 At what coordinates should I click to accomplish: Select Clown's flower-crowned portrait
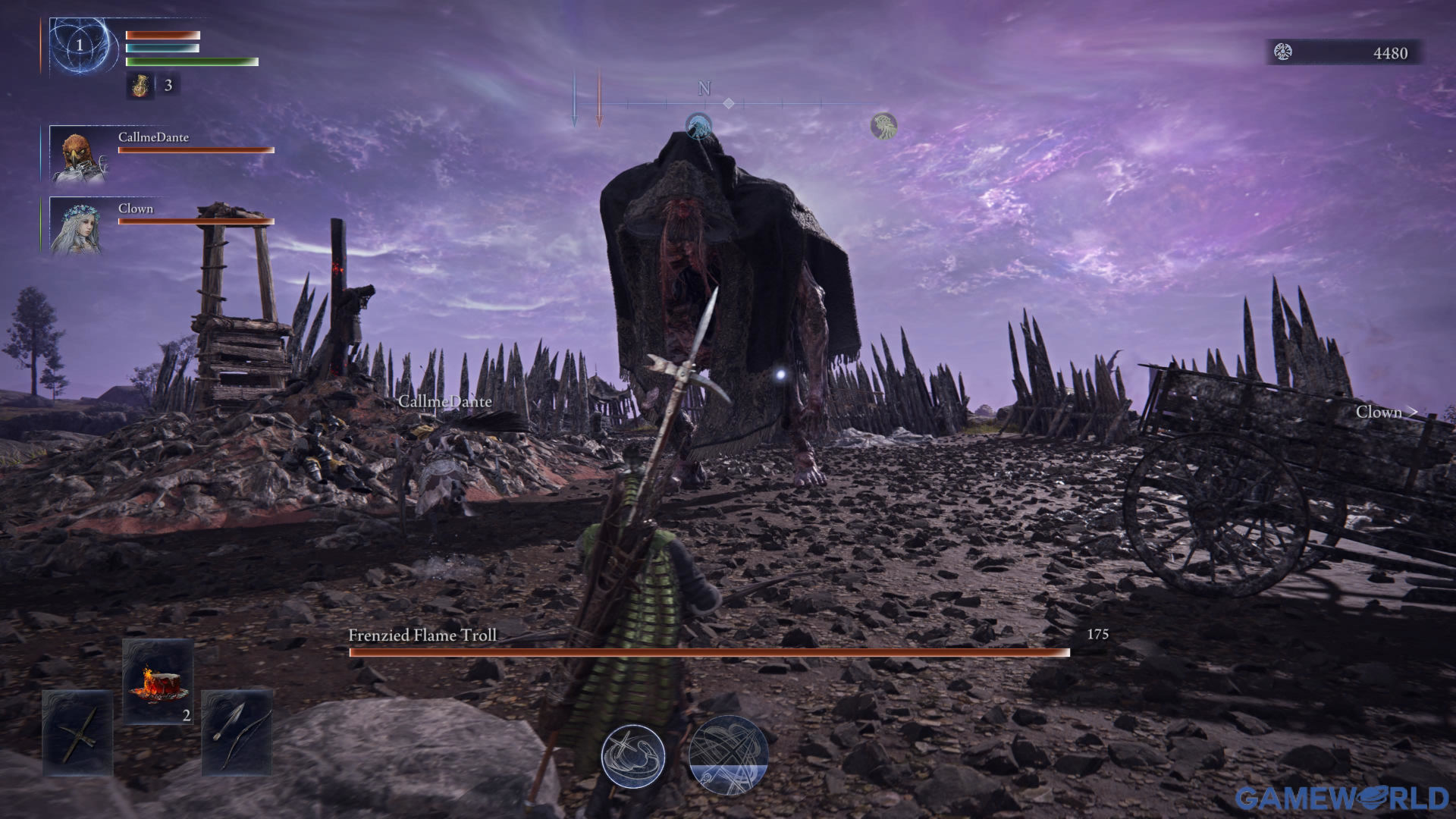coord(76,226)
